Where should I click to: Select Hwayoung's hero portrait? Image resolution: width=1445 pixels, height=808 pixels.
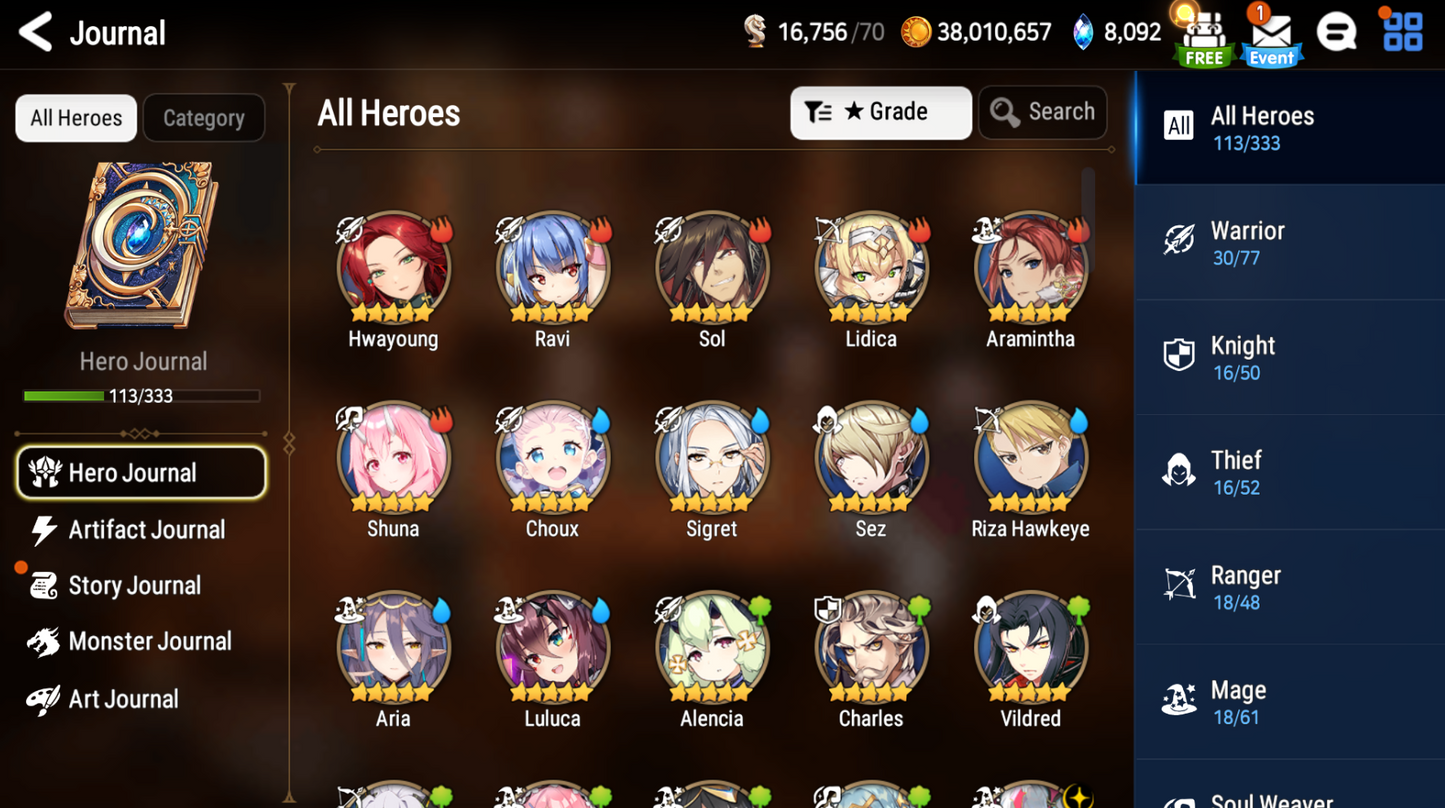pyautogui.click(x=393, y=267)
